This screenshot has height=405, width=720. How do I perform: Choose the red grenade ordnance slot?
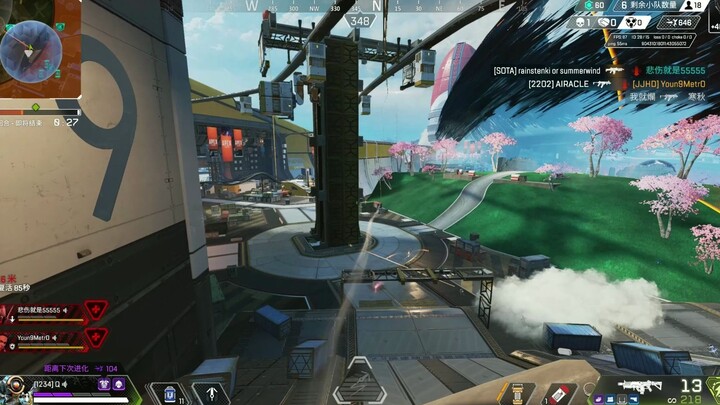(x=560, y=393)
